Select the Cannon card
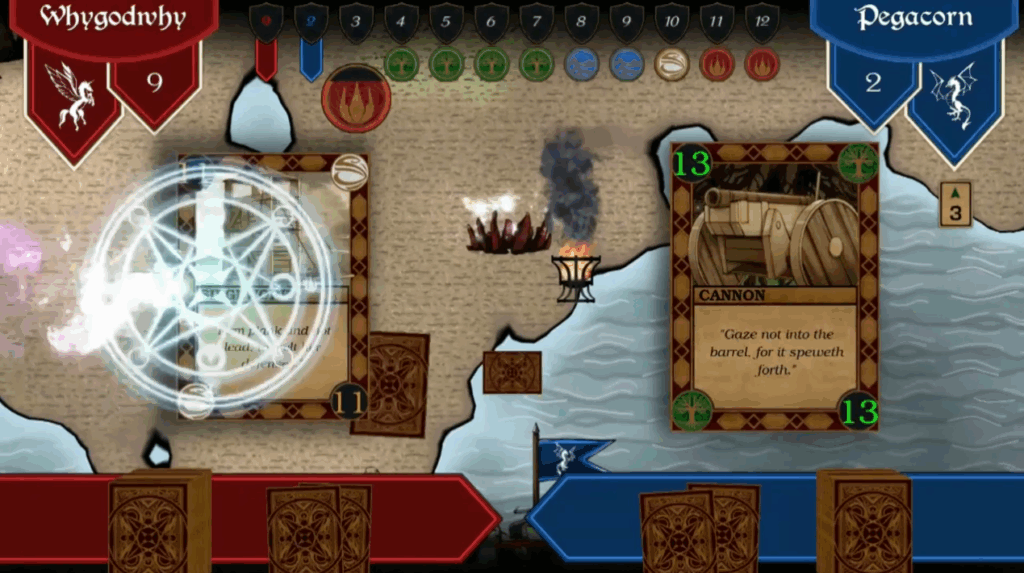 775,286
